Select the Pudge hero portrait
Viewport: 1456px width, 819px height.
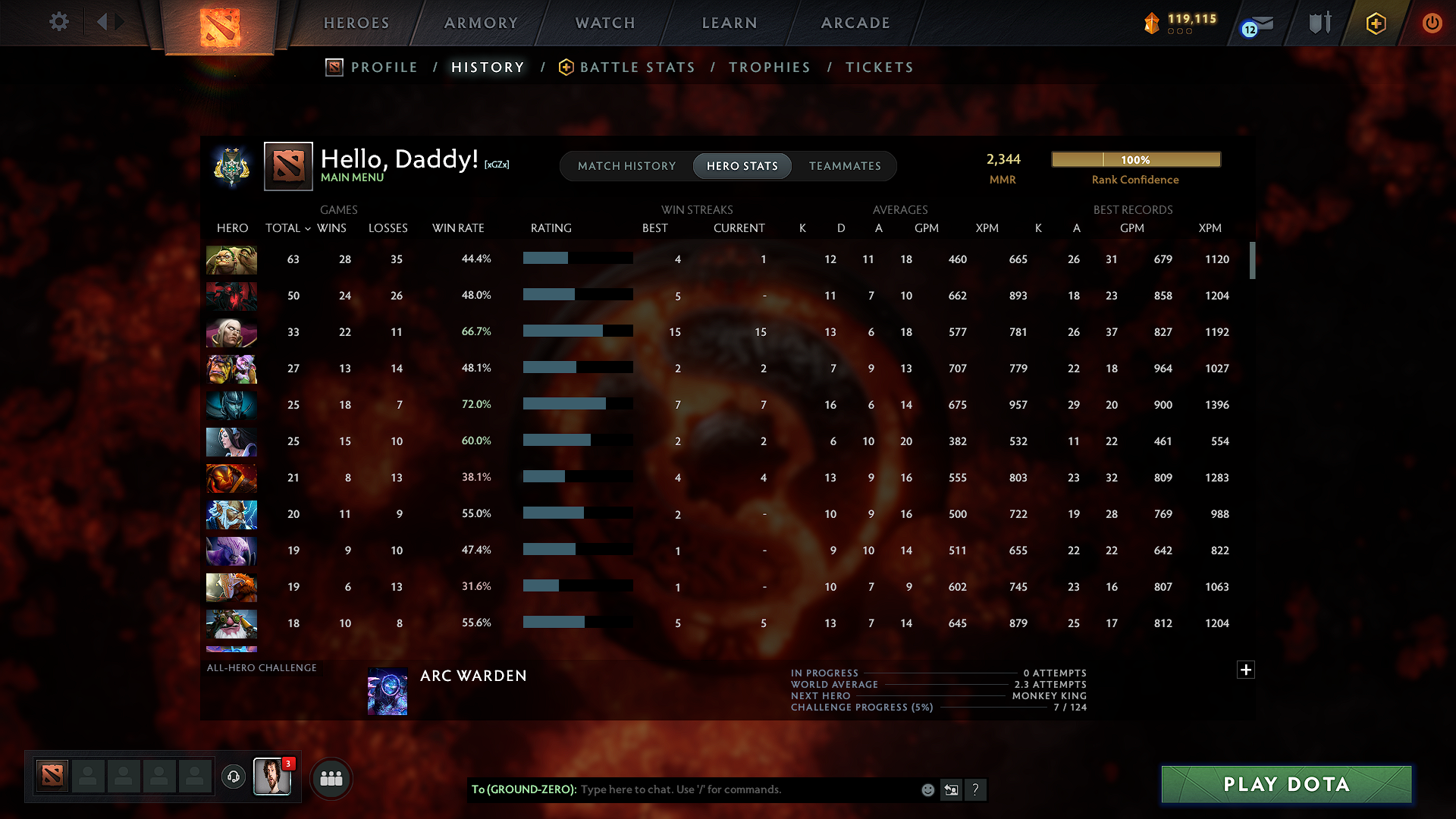click(x=231, y=260)
